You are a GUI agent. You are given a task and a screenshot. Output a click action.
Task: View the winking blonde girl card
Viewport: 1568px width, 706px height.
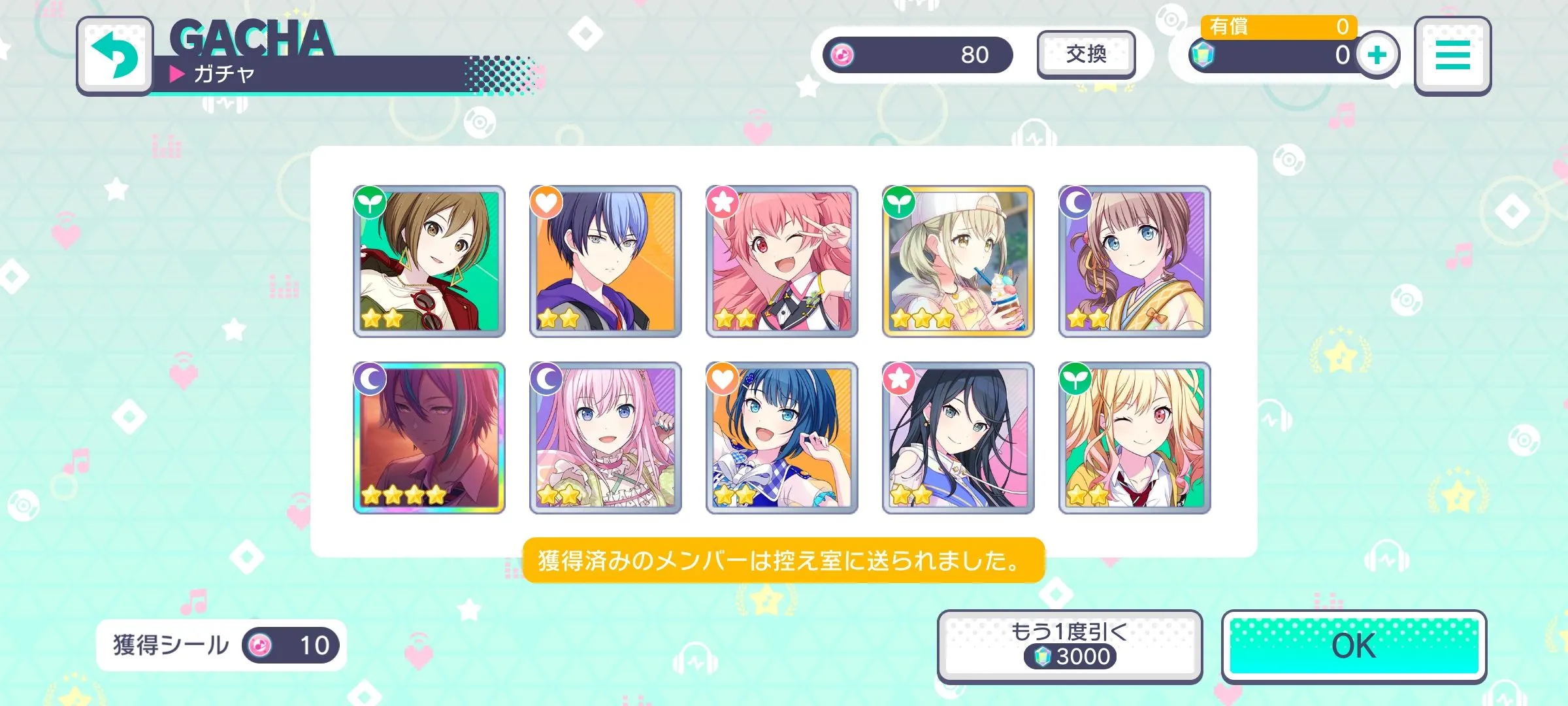1134,438
